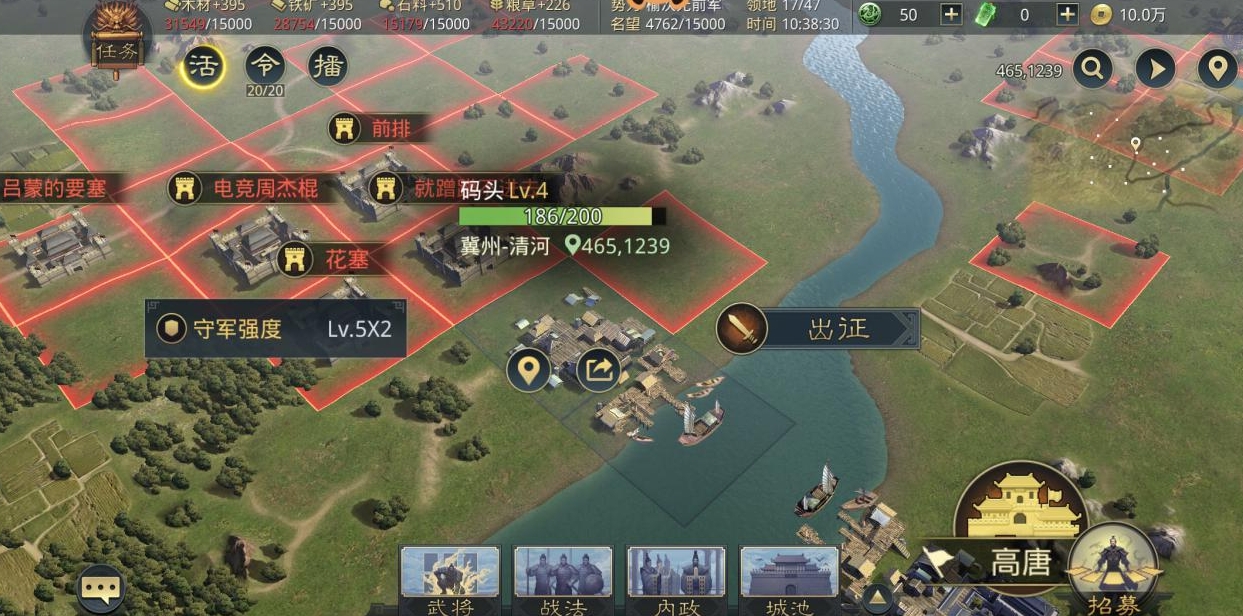Mark the dock with the location pin
This screenshot has height=616, width=1243.
[x=528, y=370]
